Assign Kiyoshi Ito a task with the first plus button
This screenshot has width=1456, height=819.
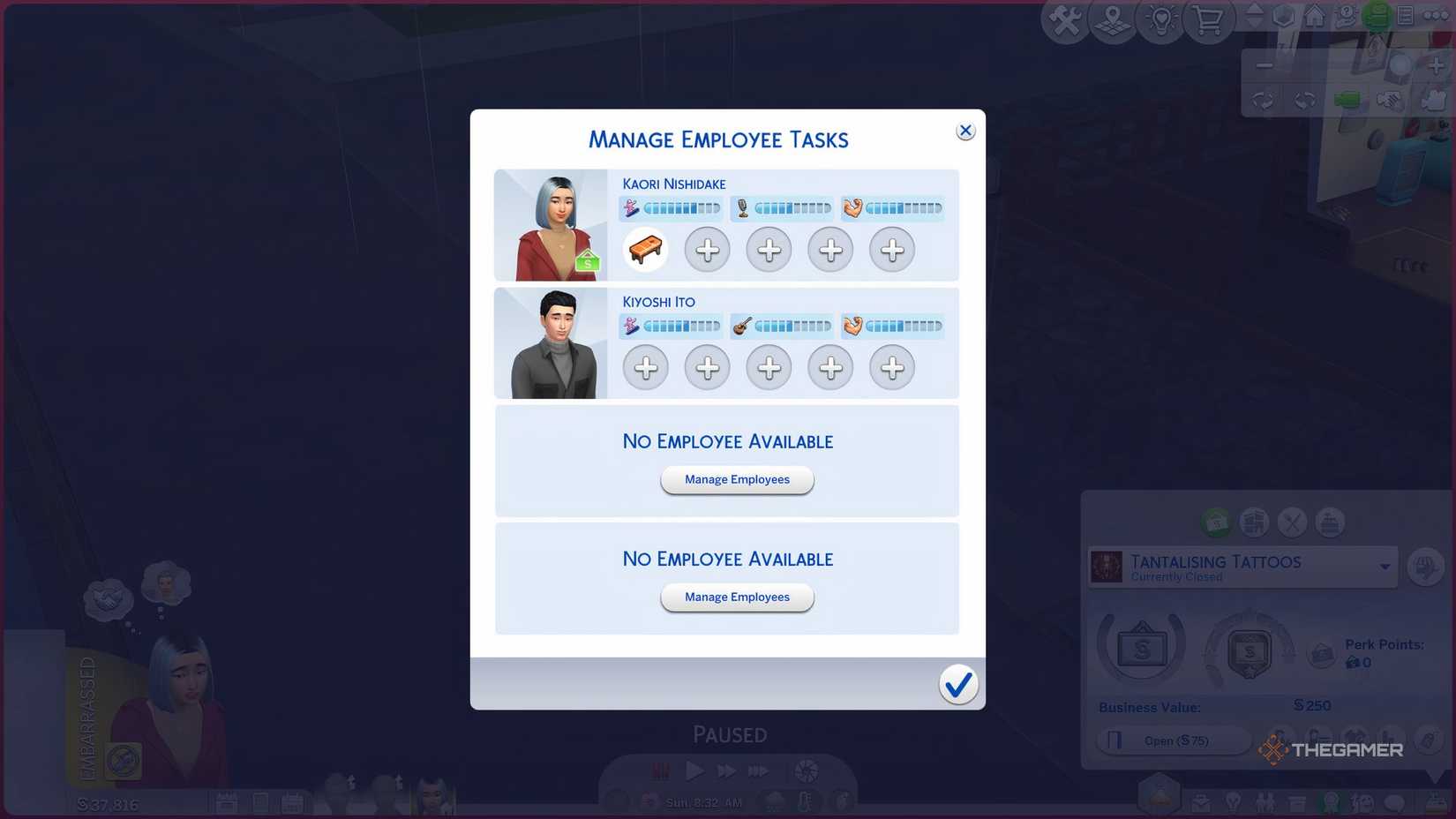[x=645, y=368]
